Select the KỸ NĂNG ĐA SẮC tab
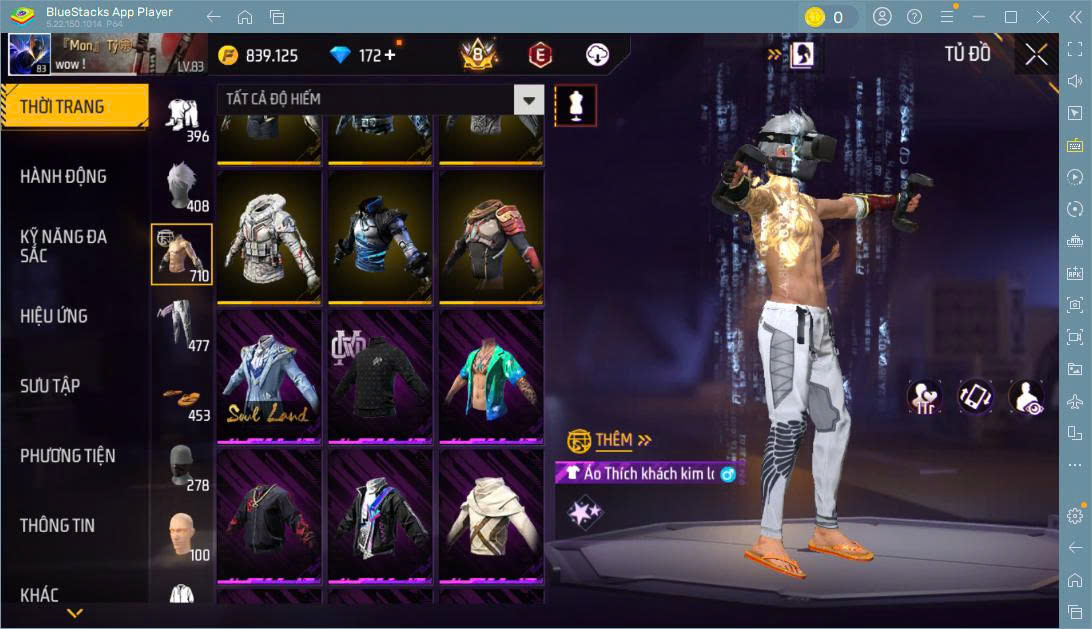1092x629 pixels. pos(63,246)
